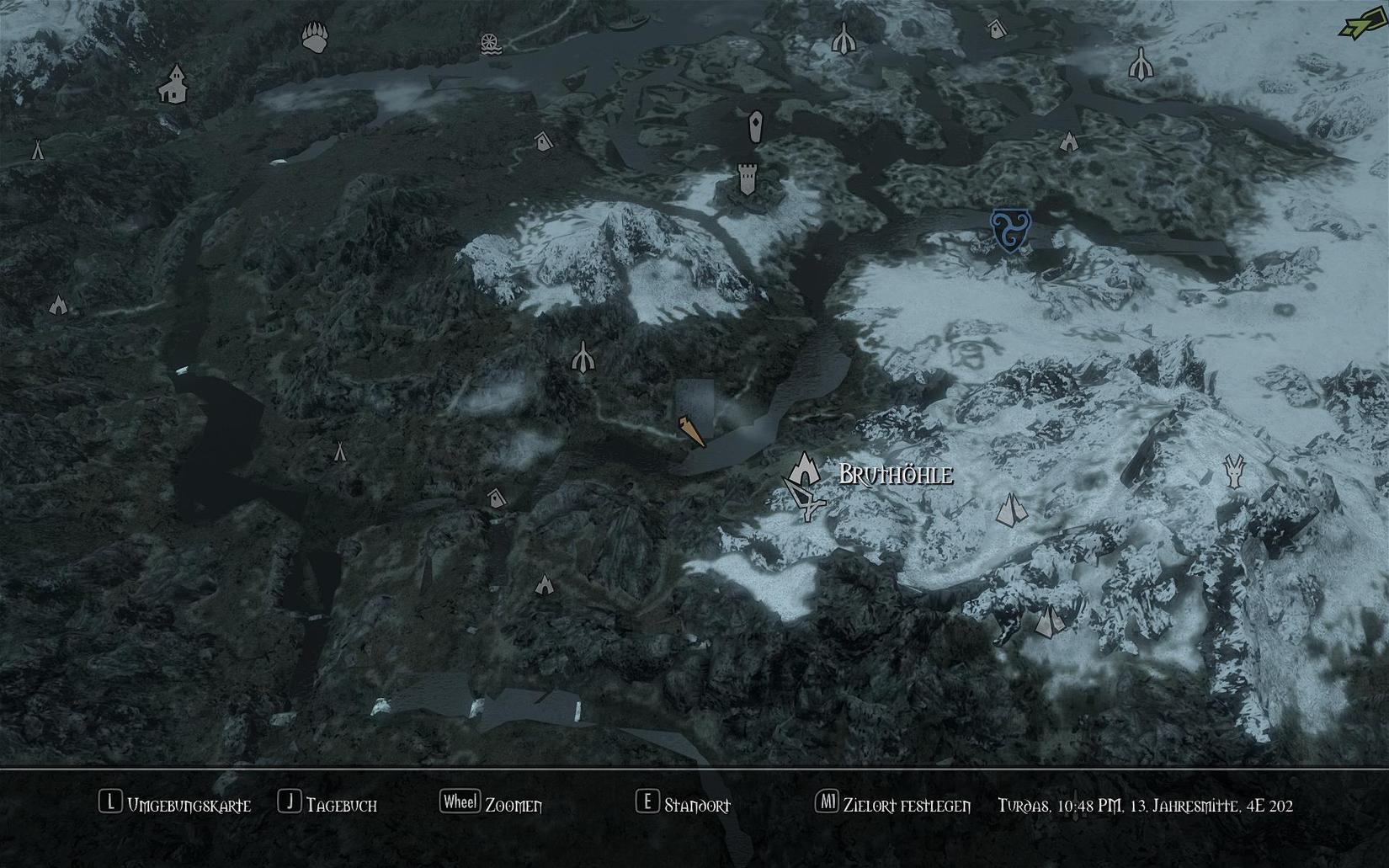Screen dimensions: 1389x868
Task: Select the farmhouse settlement marker
Action: pyautogui.click(x=173, y=84)
